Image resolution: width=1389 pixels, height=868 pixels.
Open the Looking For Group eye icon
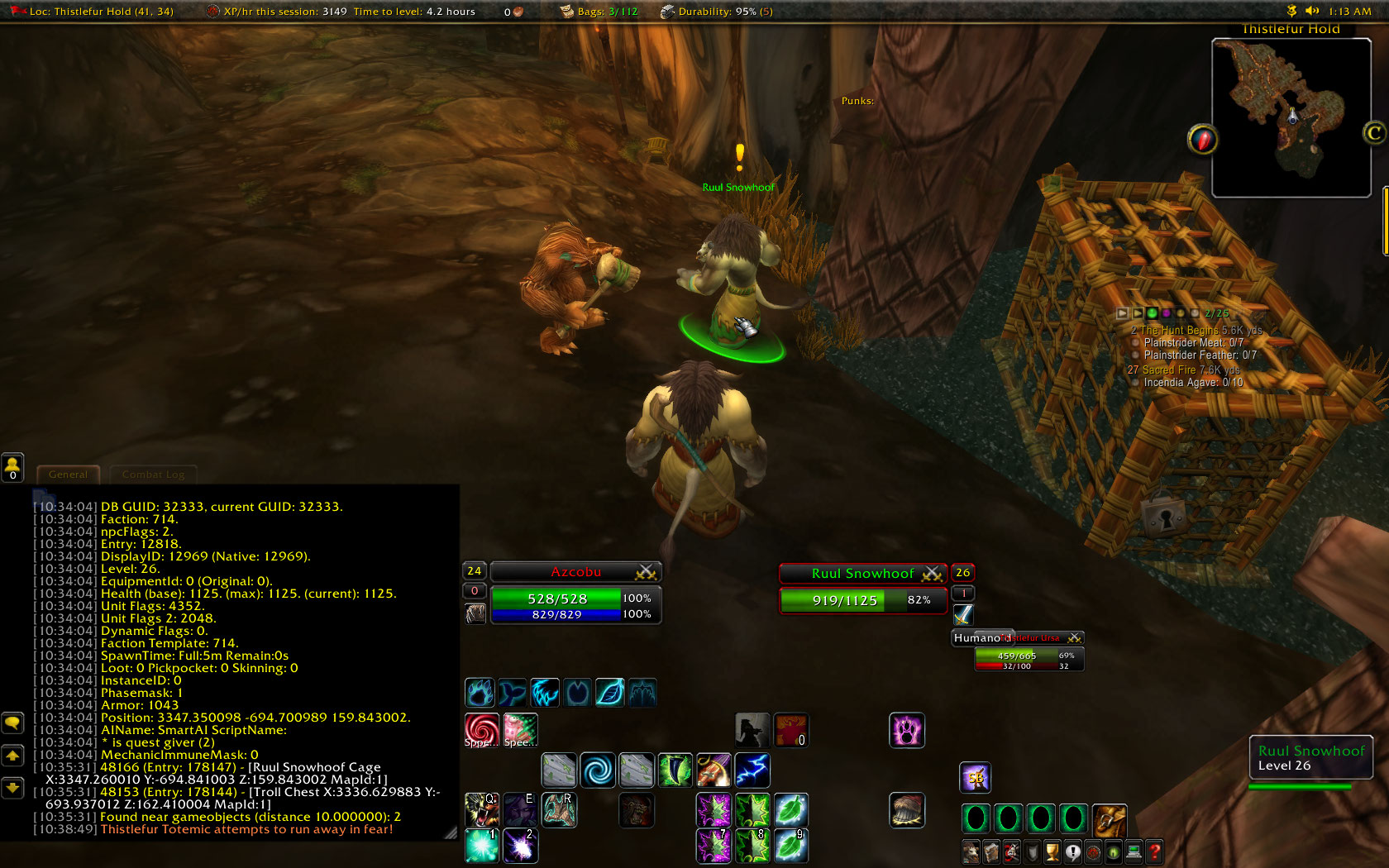point(1112,851)
